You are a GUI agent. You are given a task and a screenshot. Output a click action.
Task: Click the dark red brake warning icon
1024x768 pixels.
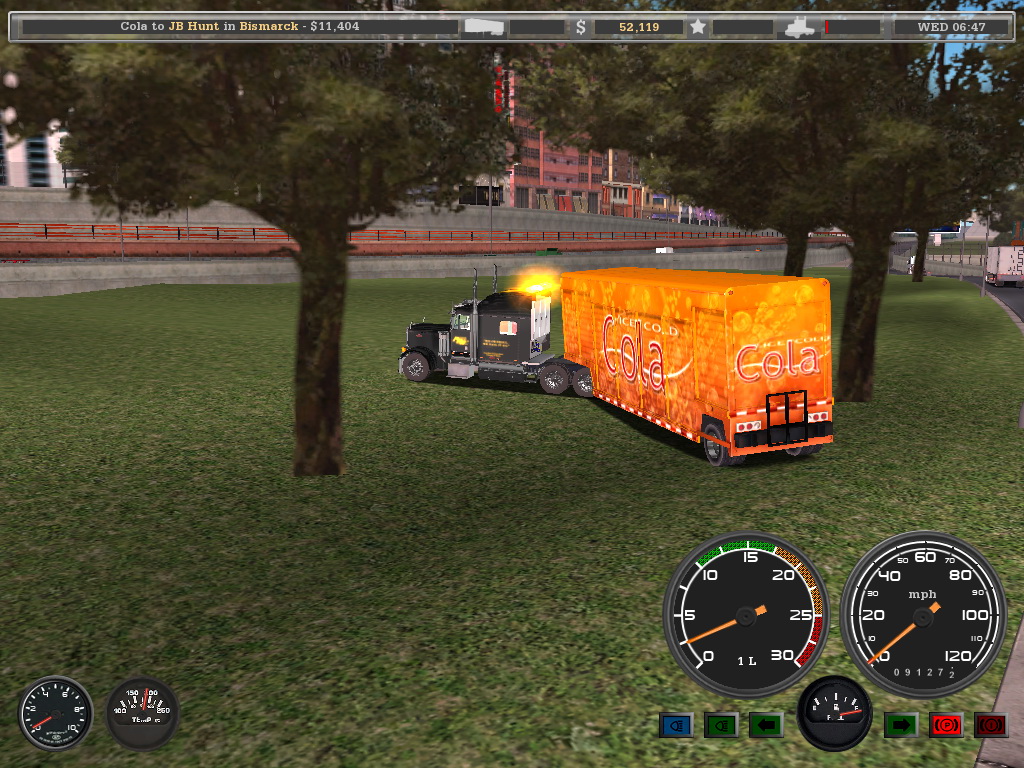pos(991,725)
